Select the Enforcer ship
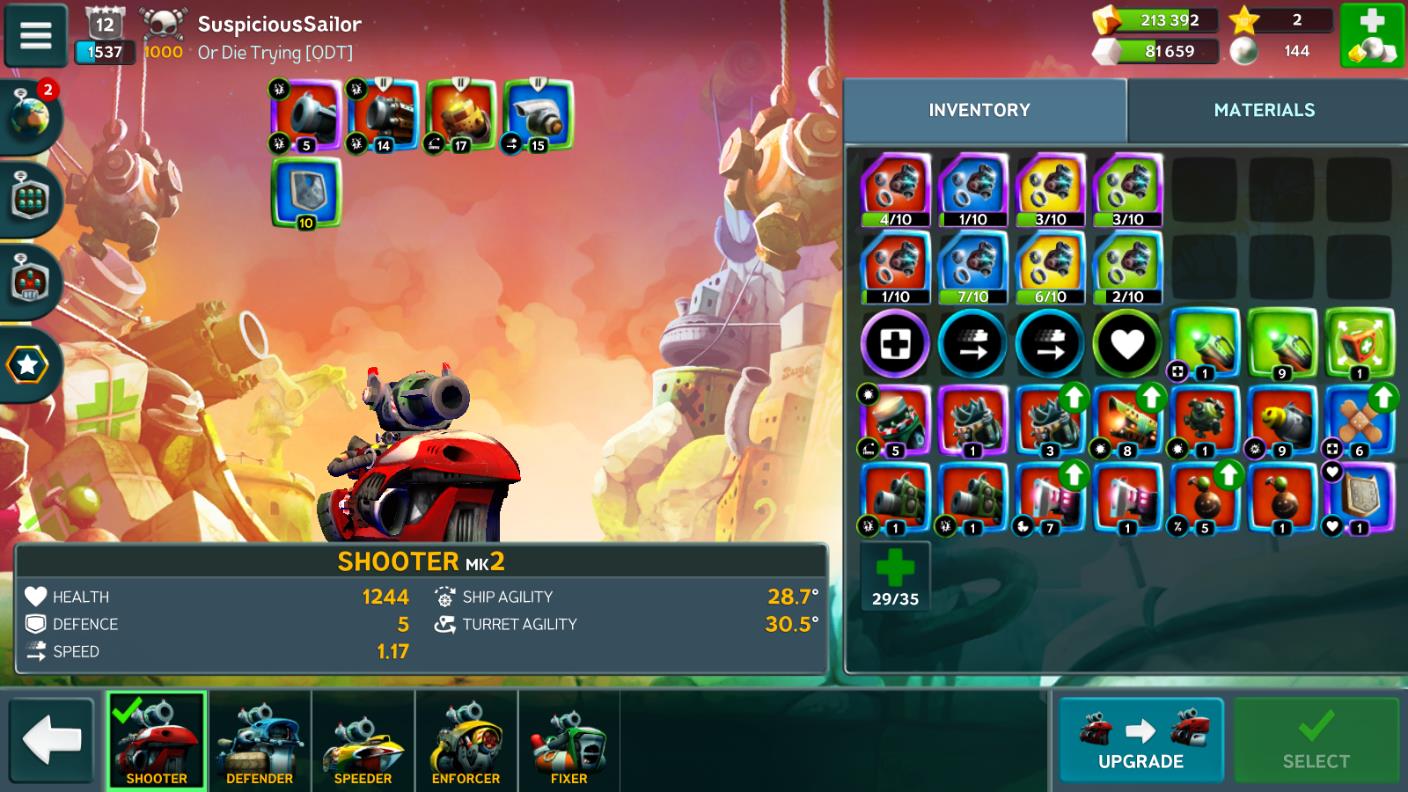The height and width of the screenshot is (792, 1408). (x=466, y=739)
